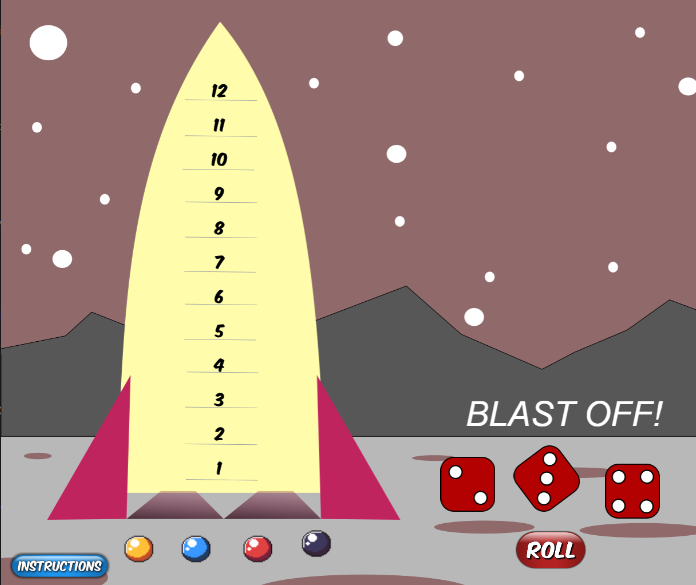Open the Instructions panel

tap(60, 566)
